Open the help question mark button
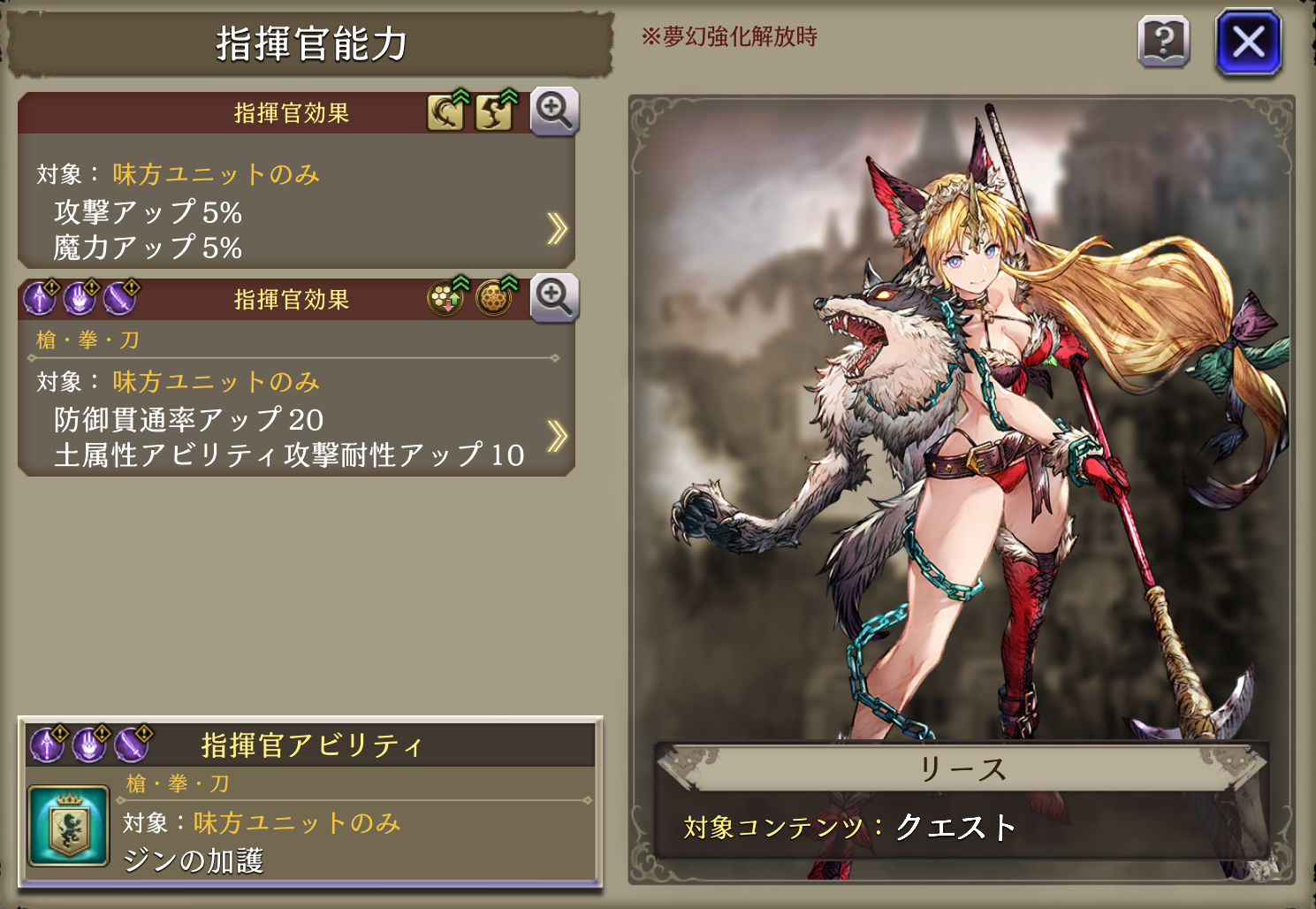This screenshot has width=1316, height=909. [1163, 42]
